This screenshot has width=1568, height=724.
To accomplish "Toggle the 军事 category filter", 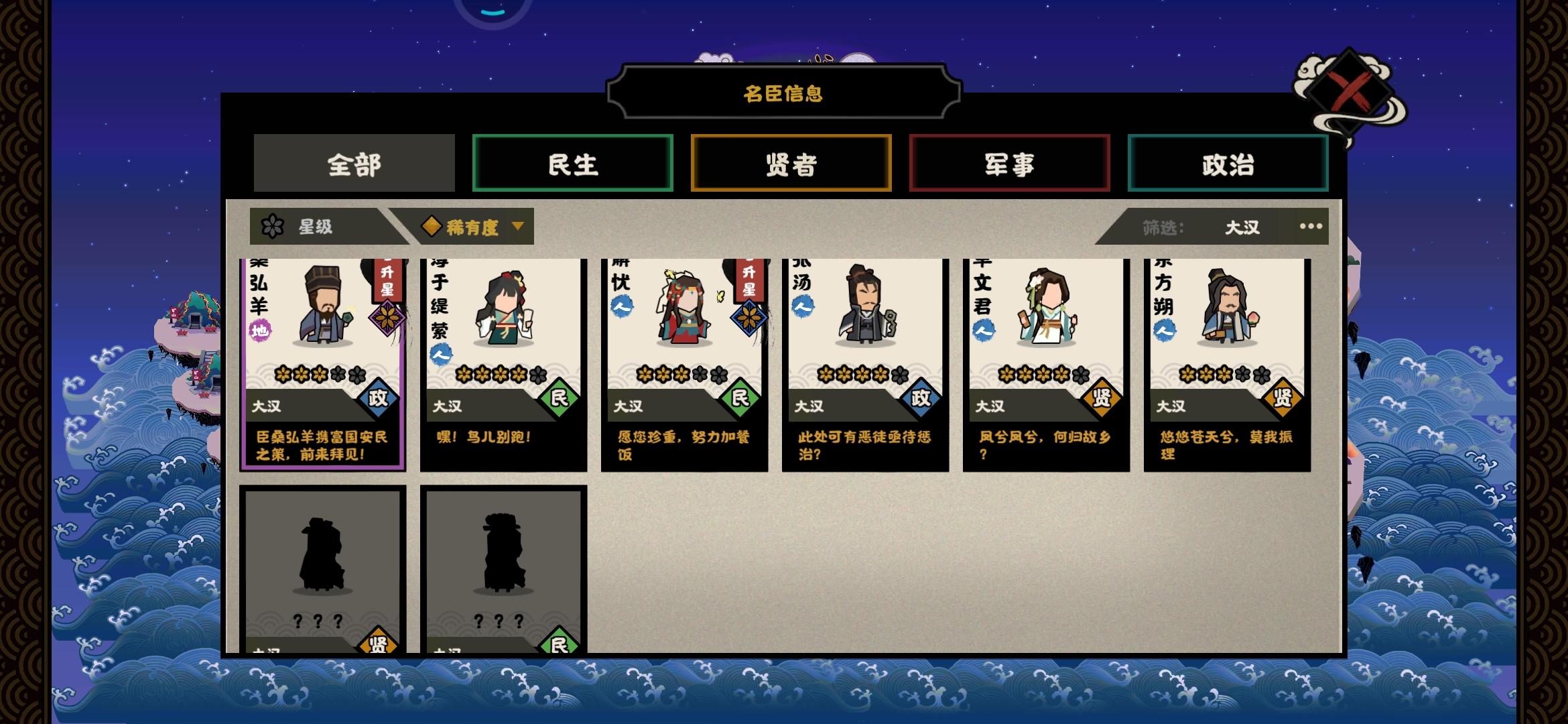I will point(1009,164).
